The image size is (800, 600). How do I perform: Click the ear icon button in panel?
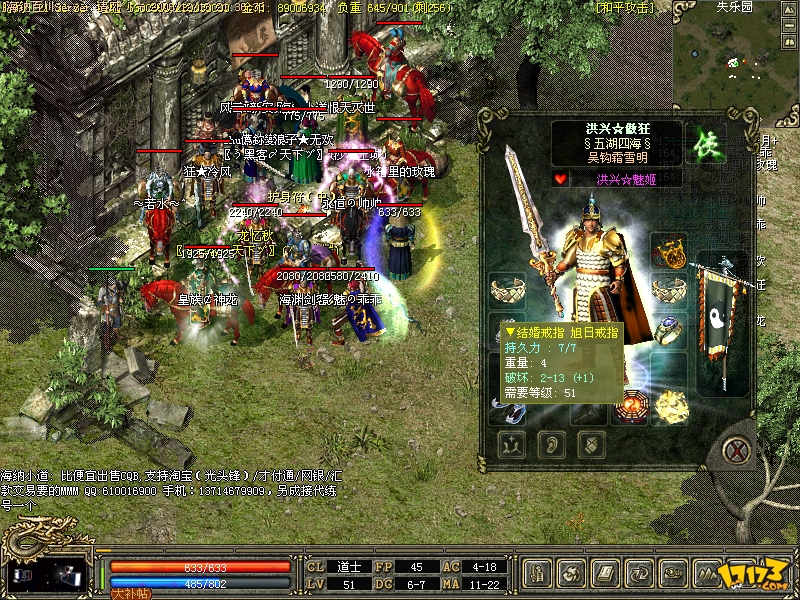(x=550, y=442)
